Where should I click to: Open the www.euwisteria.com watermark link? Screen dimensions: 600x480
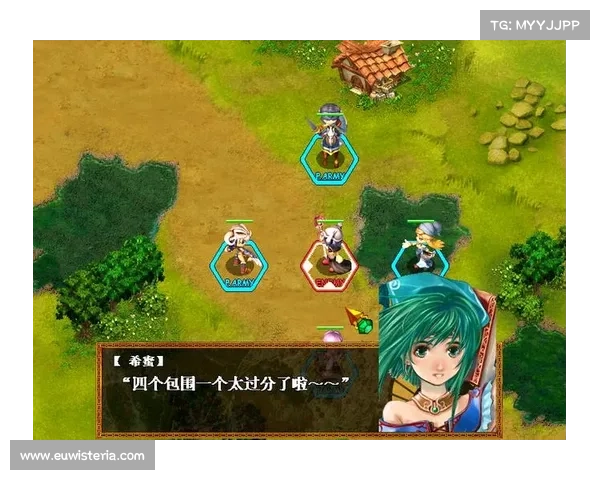tap(83, 456)
